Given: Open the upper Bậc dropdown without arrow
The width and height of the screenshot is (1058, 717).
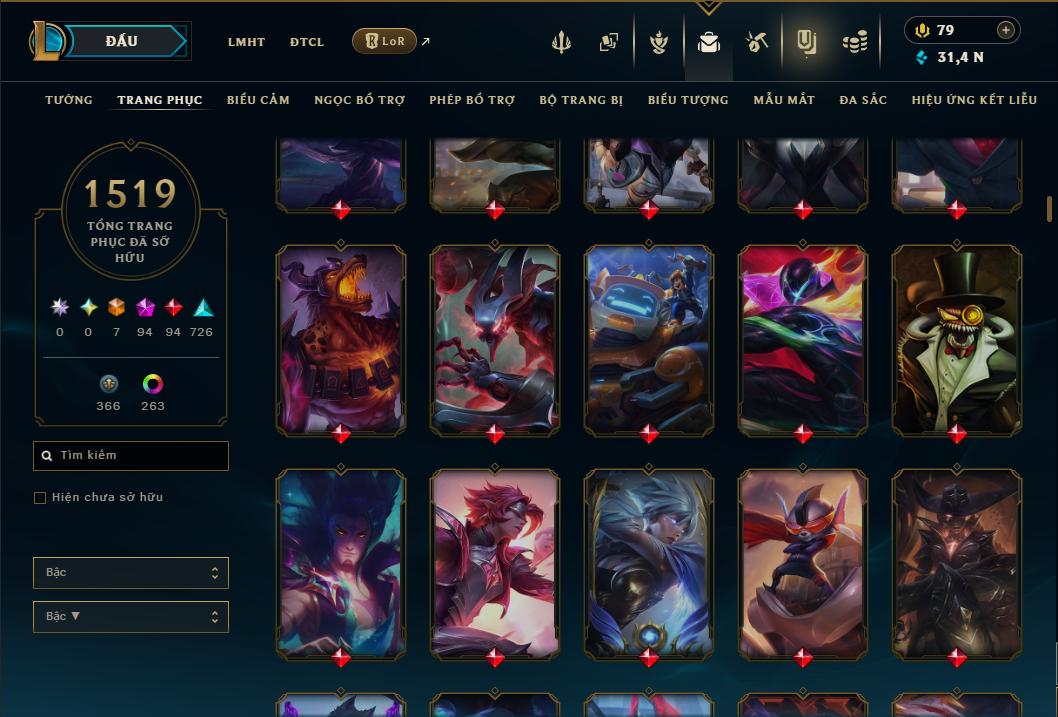Looking at the screenshot, I should [x=131, y=573].
